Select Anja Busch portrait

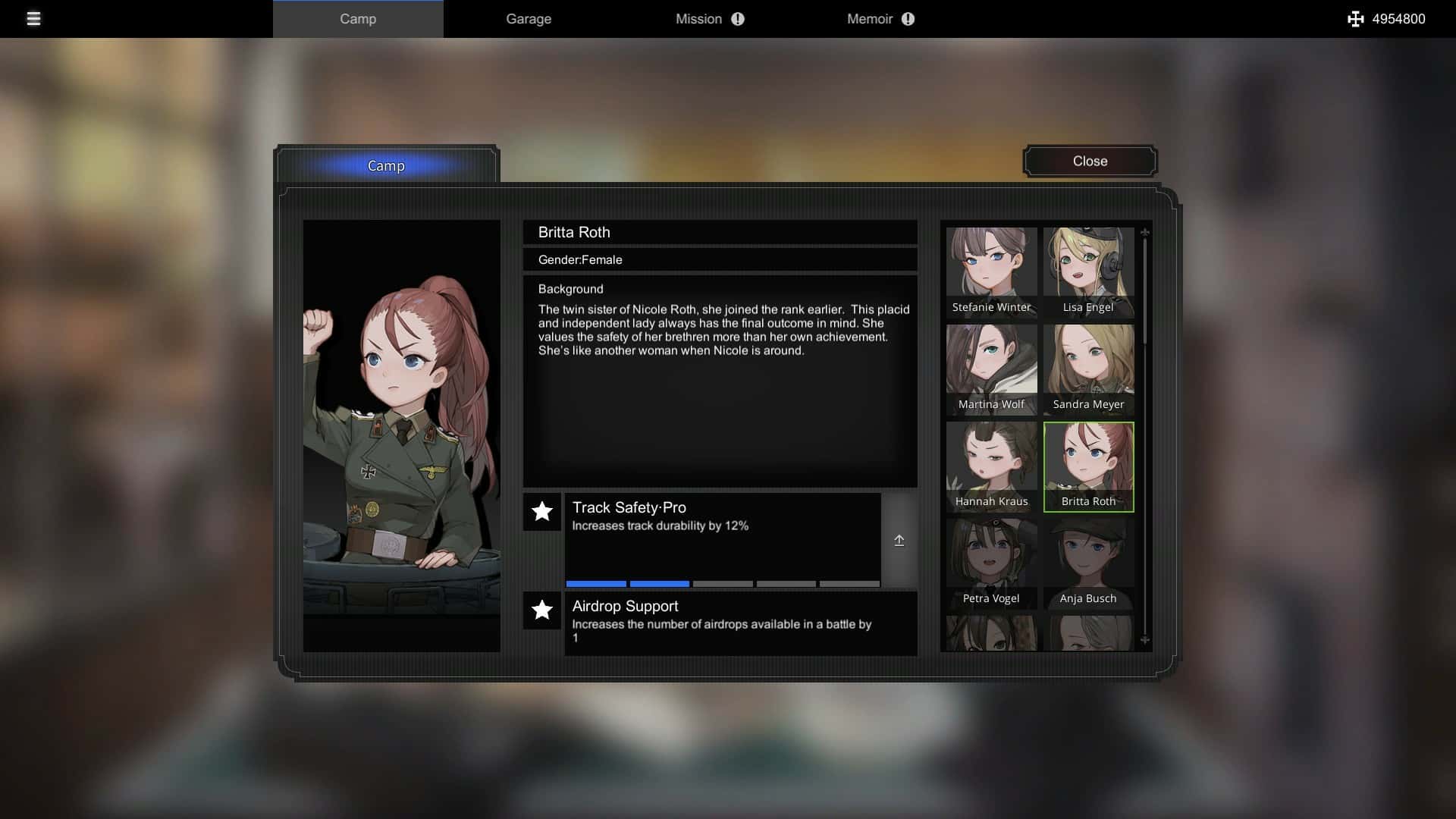coord(1088,563)
